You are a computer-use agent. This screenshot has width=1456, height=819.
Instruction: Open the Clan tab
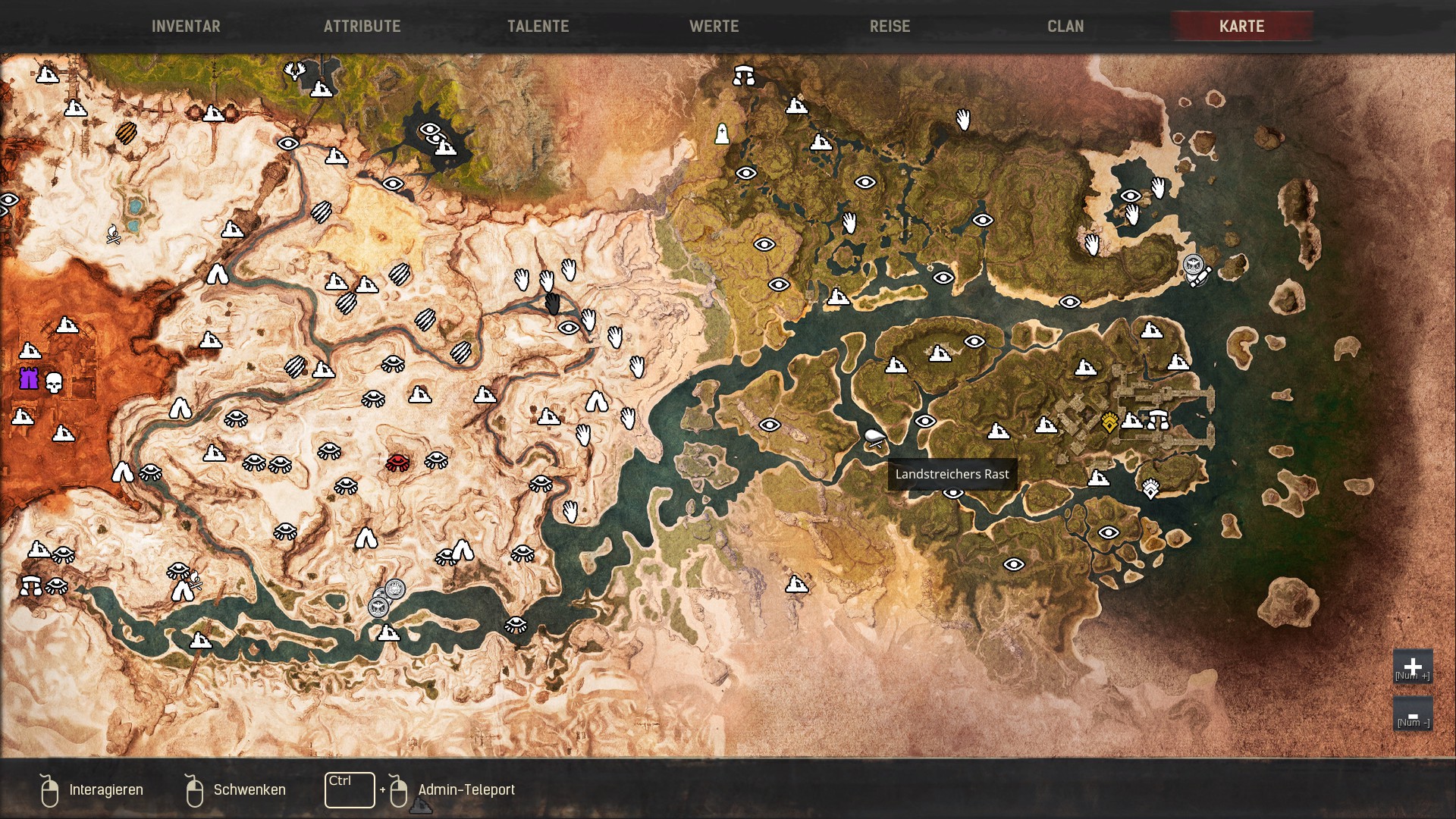click(x=1065, y=27)
